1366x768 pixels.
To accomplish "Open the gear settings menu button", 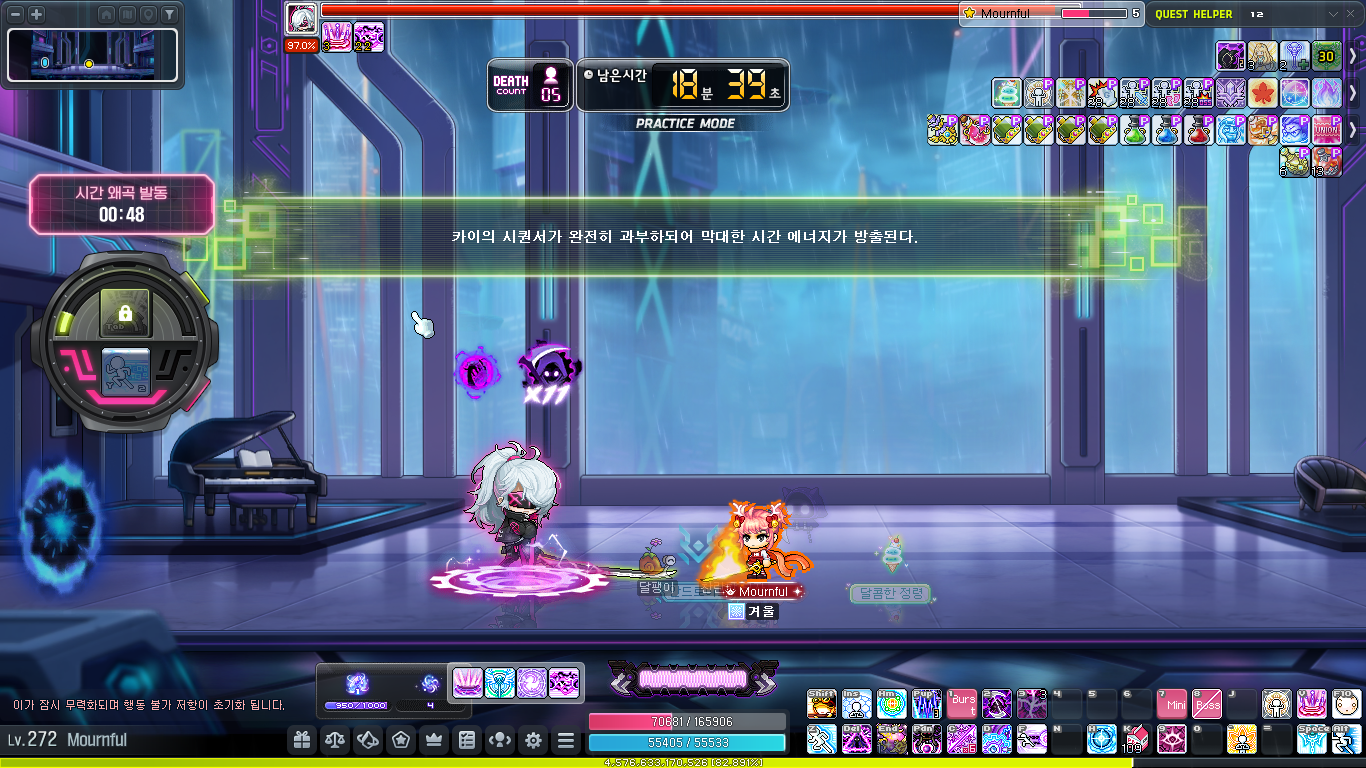I will 533,740.
